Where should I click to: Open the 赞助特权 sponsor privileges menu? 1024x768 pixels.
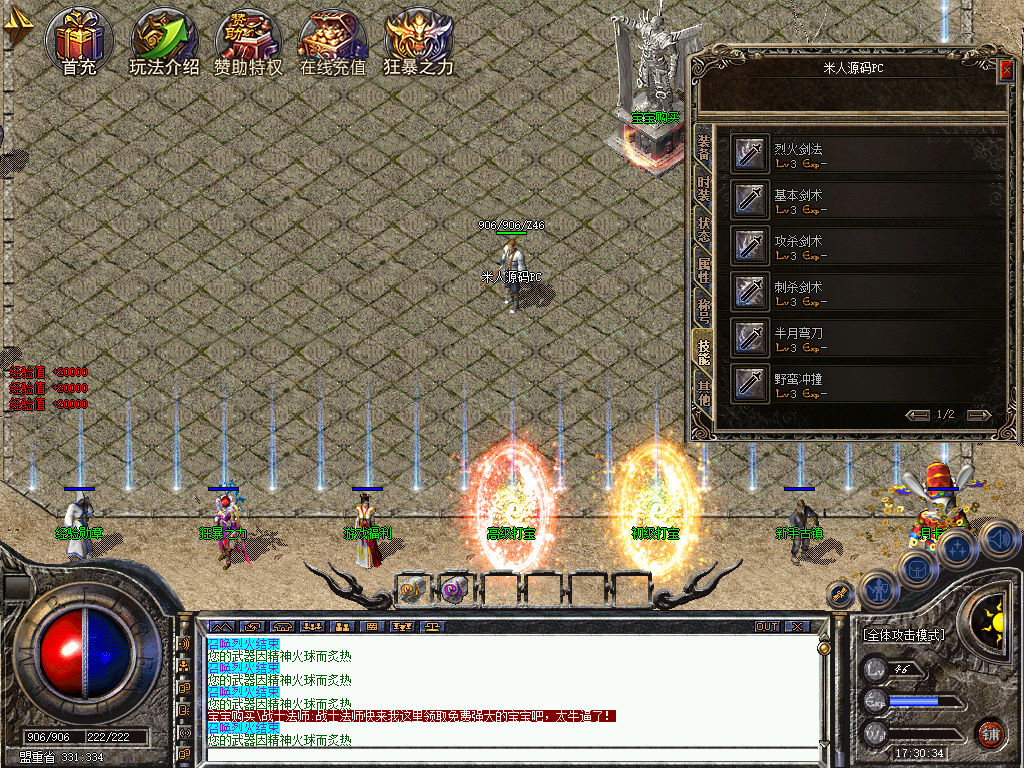tap(248, 40)
